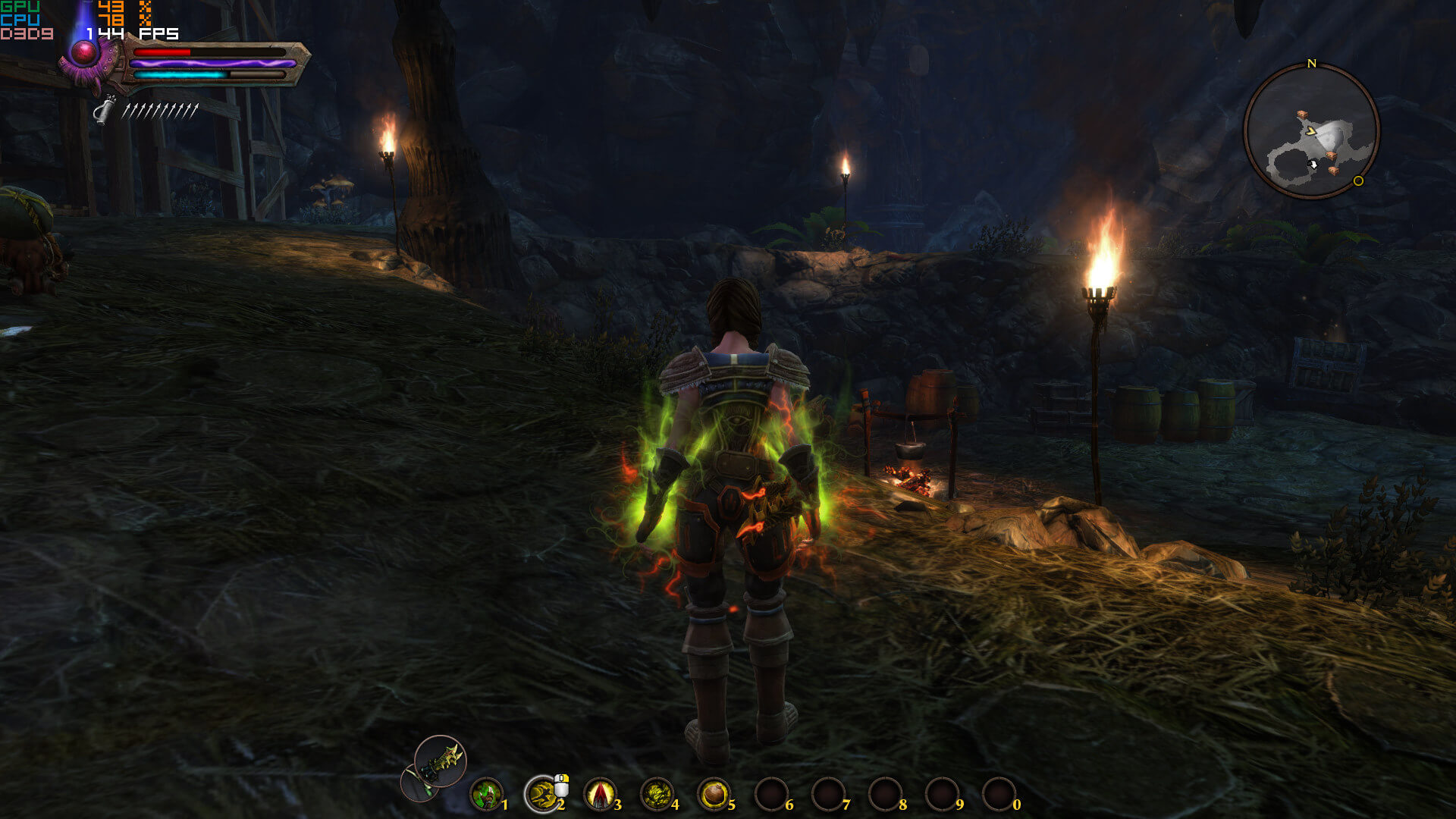Click the yellow quest ring on minimap edge
Viewport: 1456px width, 819px height.
tap(1358, 180)
